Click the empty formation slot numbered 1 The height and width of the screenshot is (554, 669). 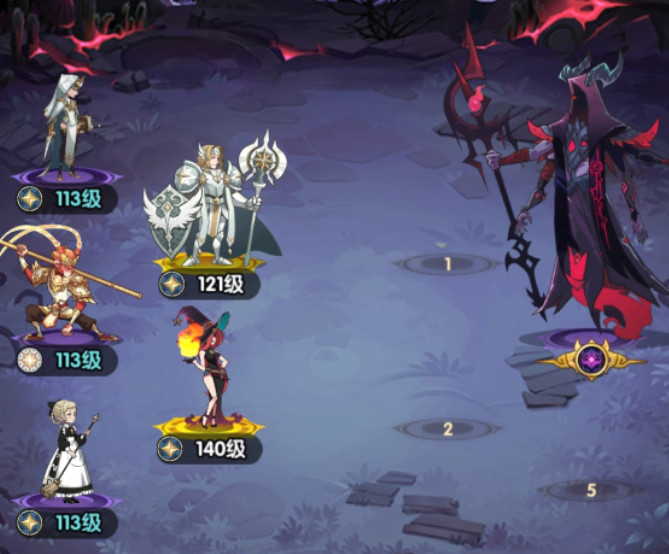point(448,264)
